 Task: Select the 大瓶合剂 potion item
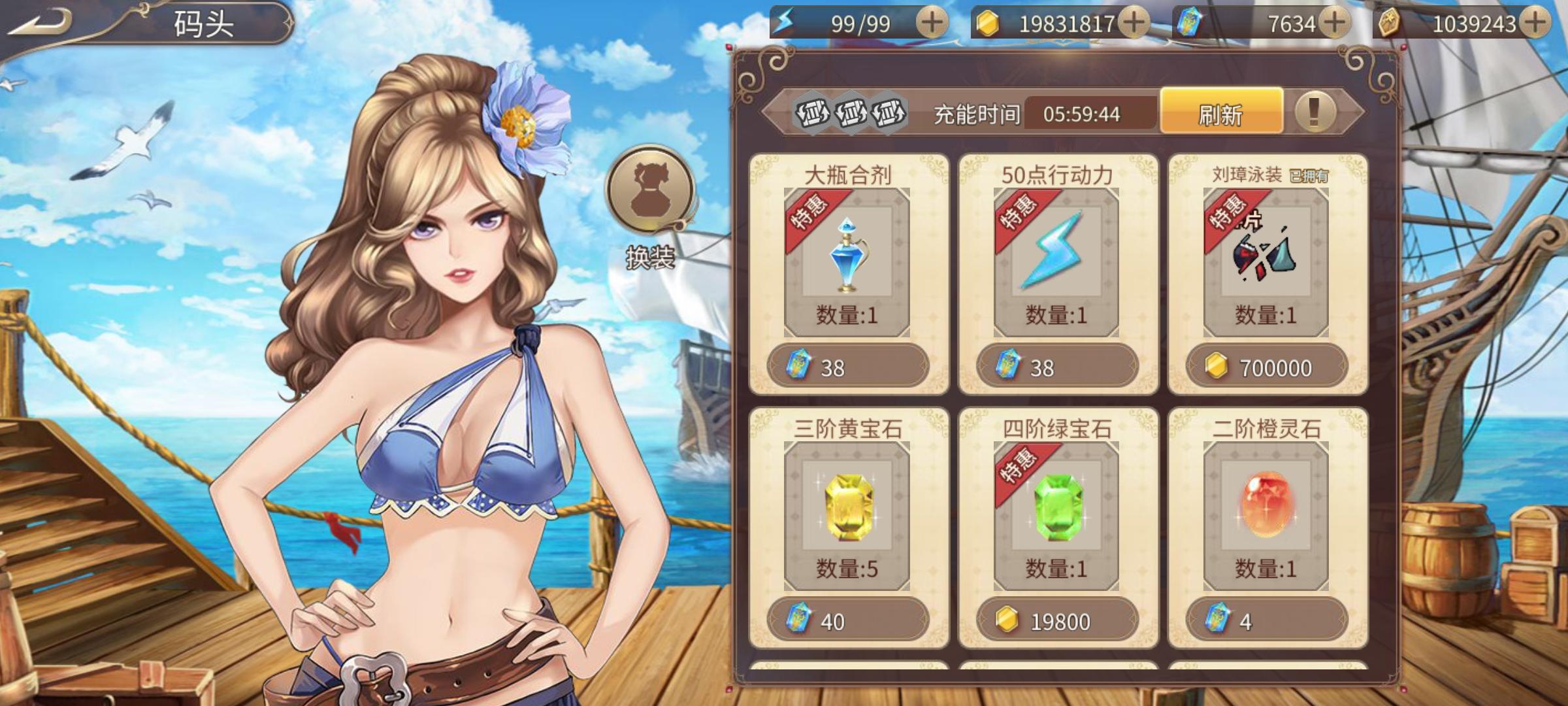click(x=847, y=261)
